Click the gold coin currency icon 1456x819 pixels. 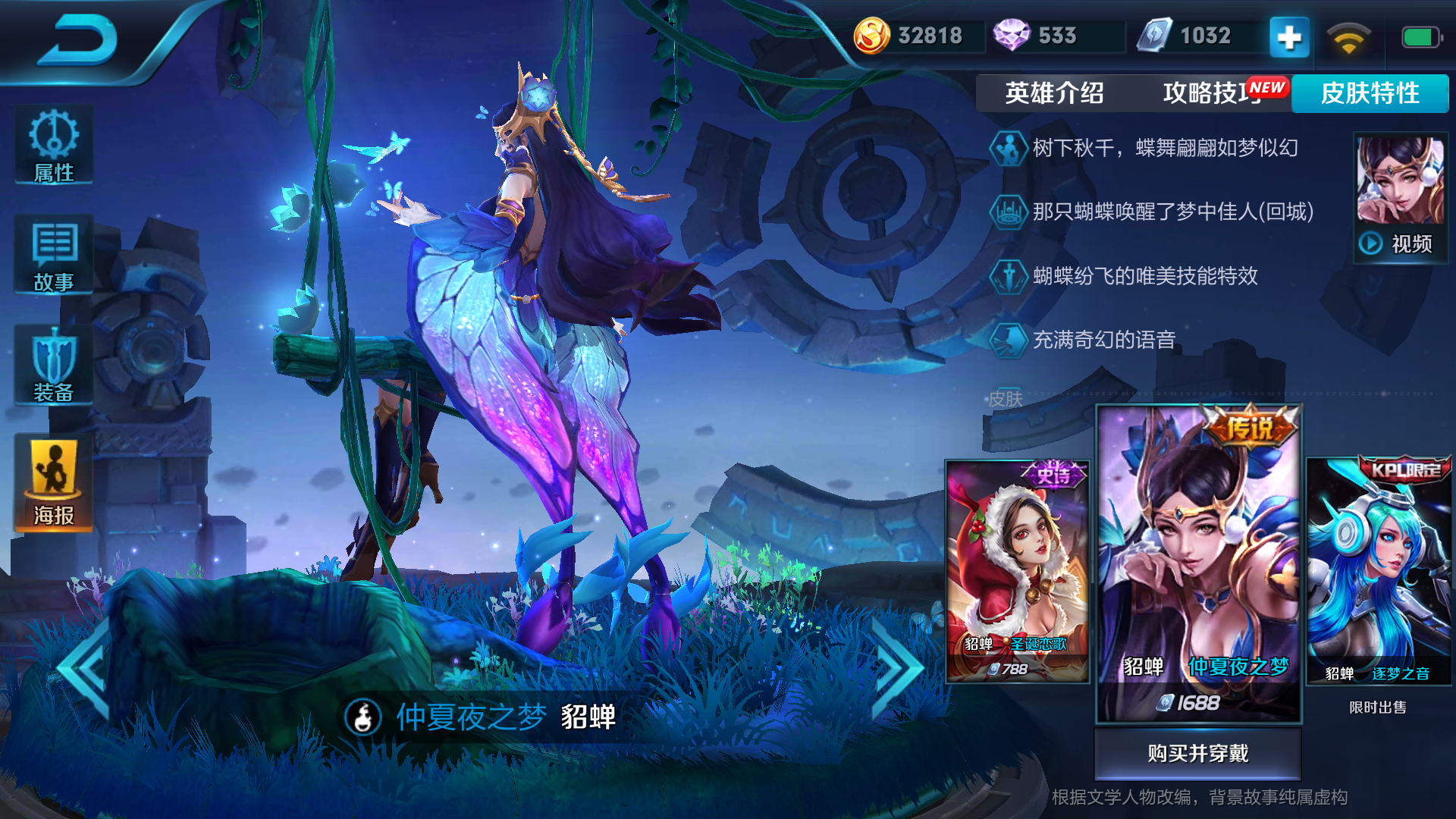click(873, 34)
